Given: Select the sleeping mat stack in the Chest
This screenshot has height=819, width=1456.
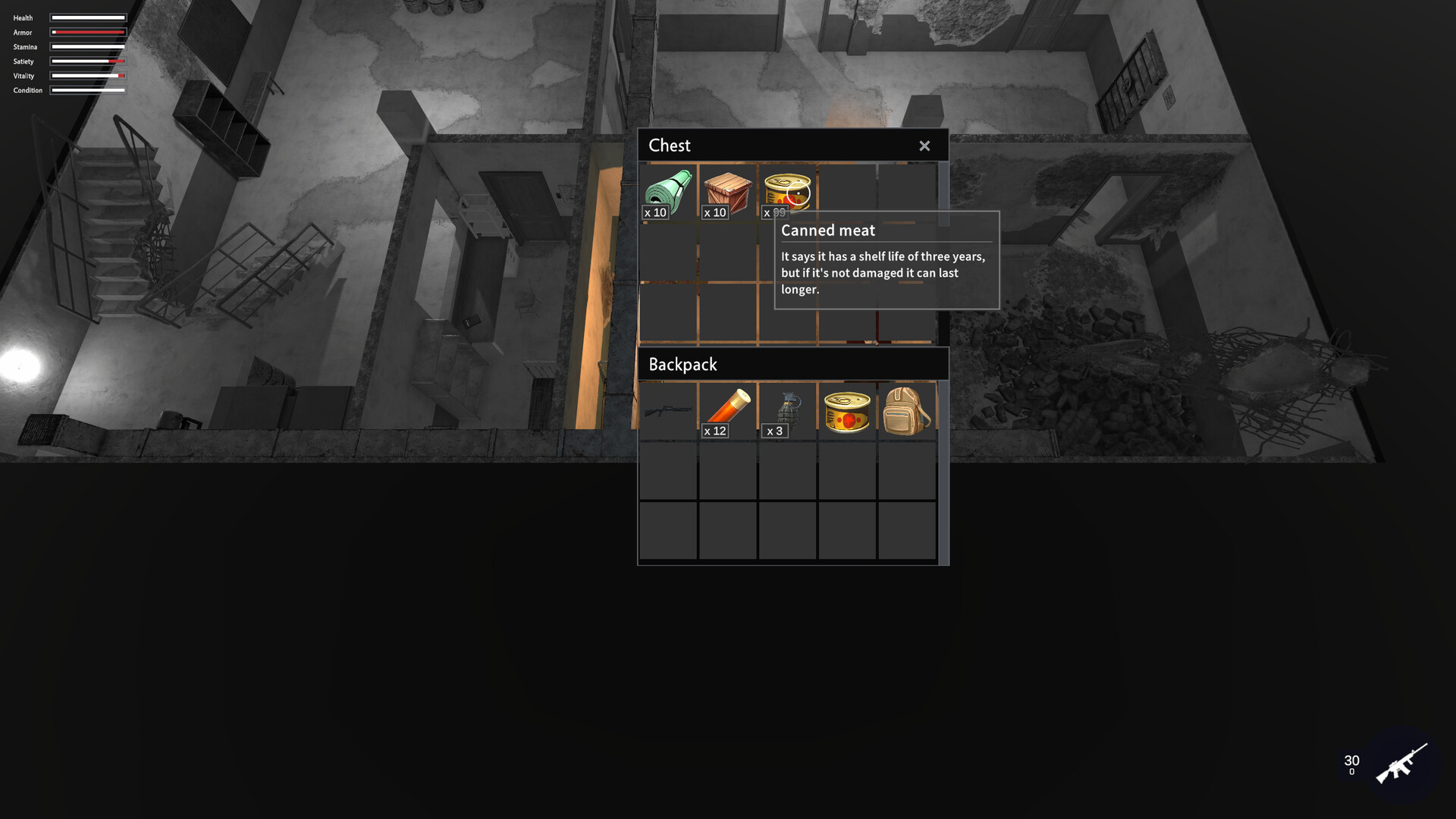Looking at the screenshot, I should pos(668,190).
